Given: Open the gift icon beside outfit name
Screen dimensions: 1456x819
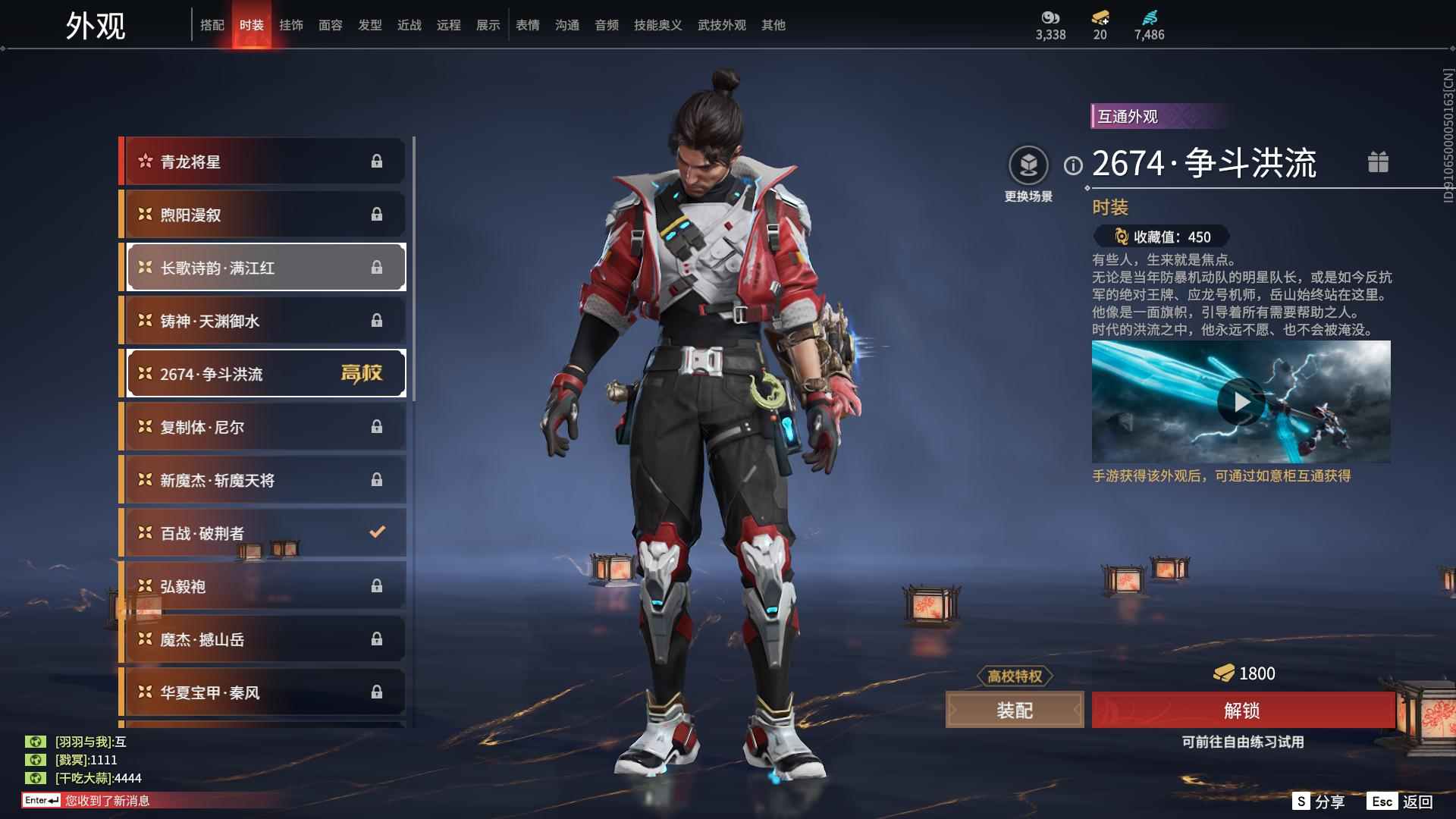Looking at the screenshot, I should point(1378,162).
